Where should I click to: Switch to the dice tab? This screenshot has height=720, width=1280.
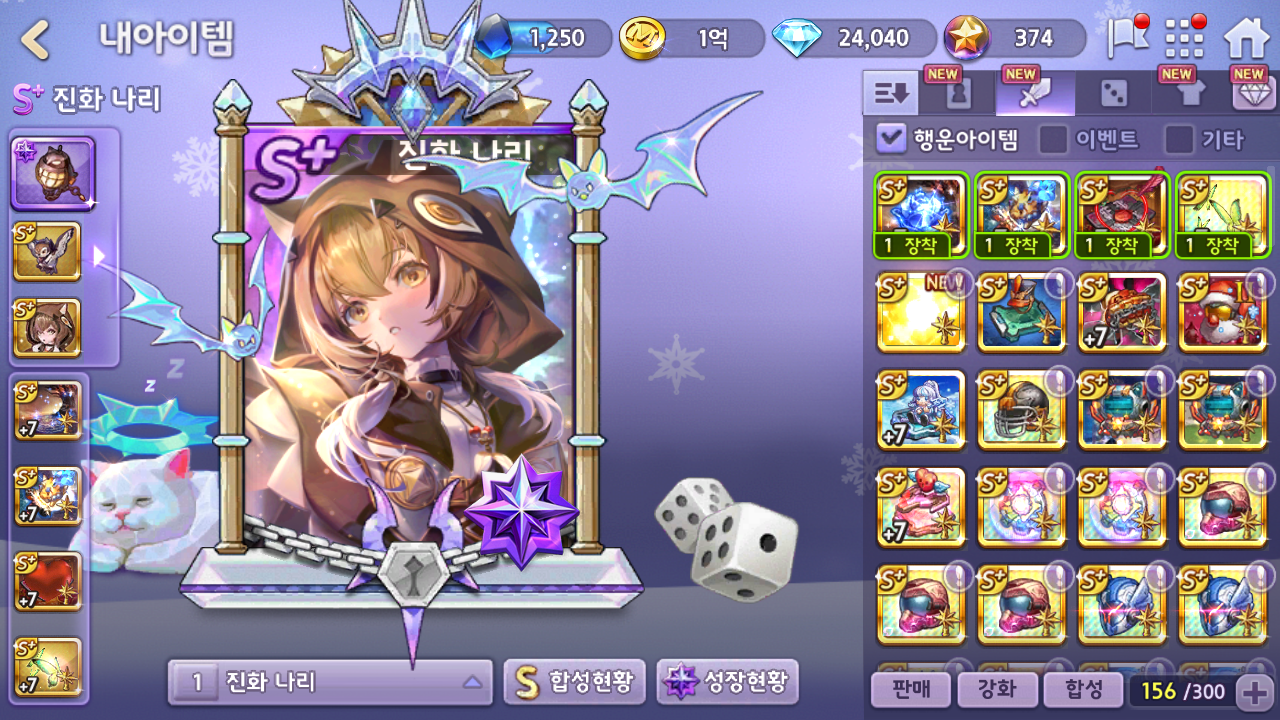coord(1112,94)
